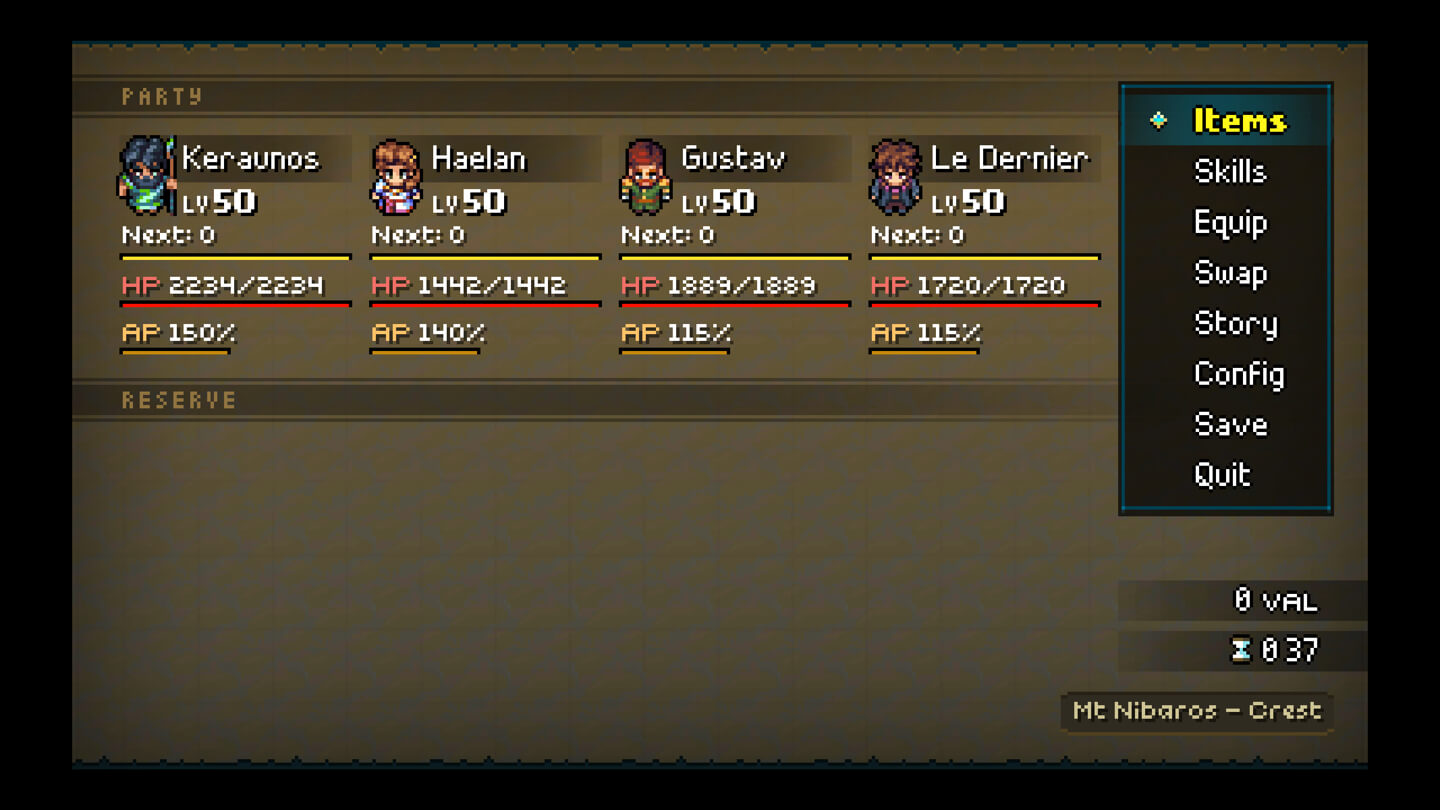
Task: Open the Skills menu
Action: tap(1230, 172)
